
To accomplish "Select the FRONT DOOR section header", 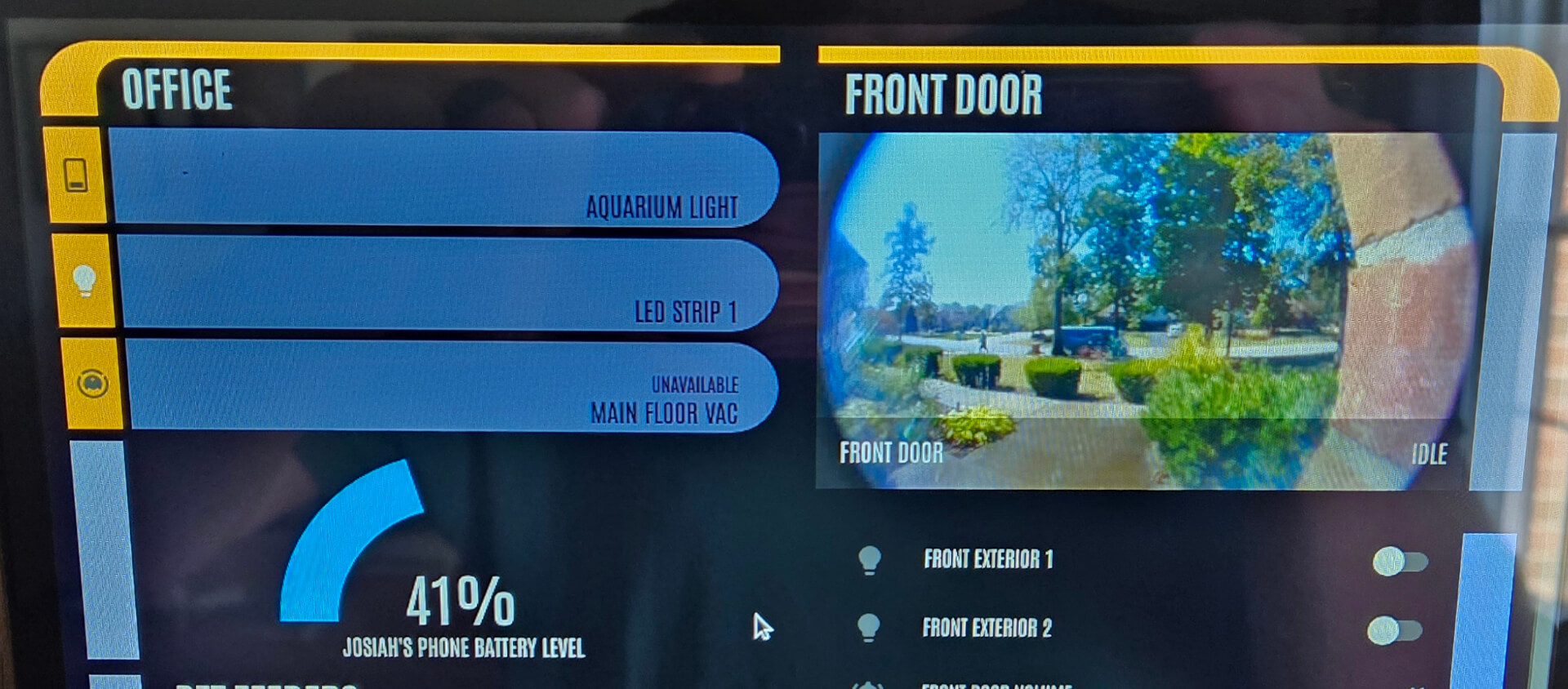I will (945, 94).
